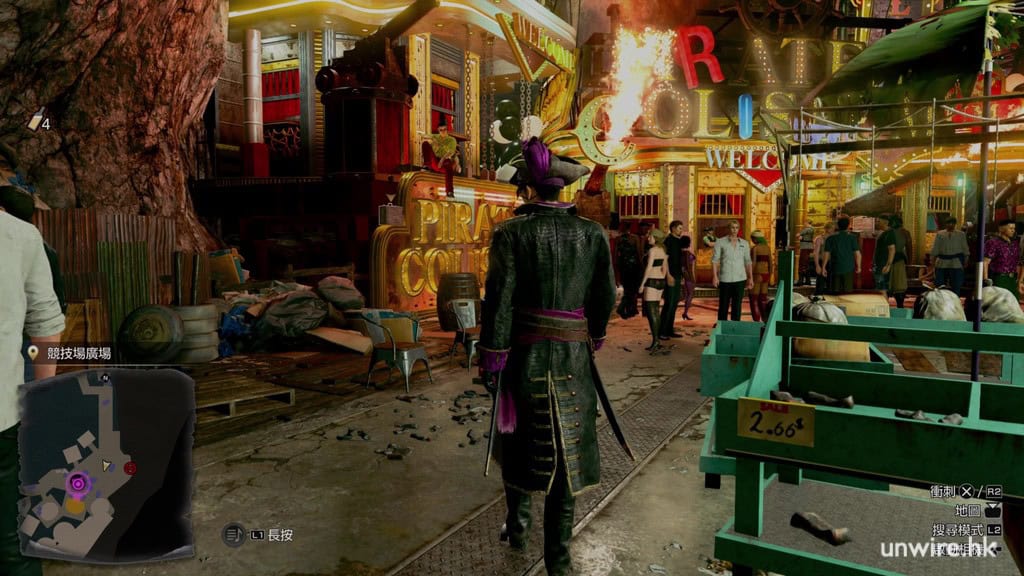Open the music playlist icon

233,535
